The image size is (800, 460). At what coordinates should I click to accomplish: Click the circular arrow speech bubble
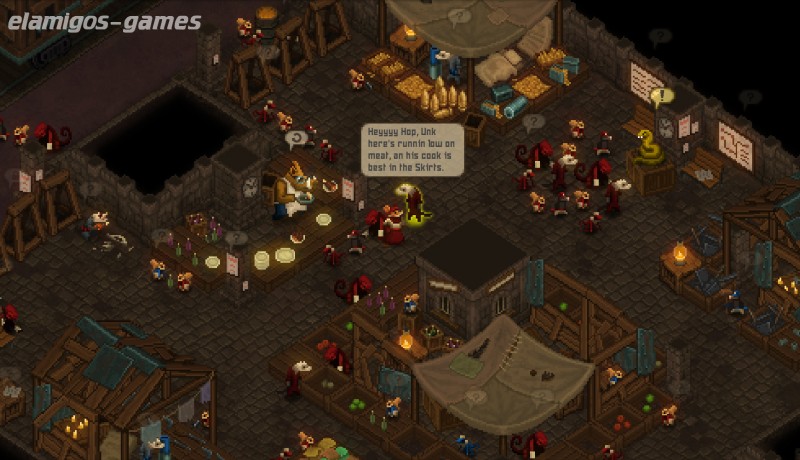[x=297, y=138]
